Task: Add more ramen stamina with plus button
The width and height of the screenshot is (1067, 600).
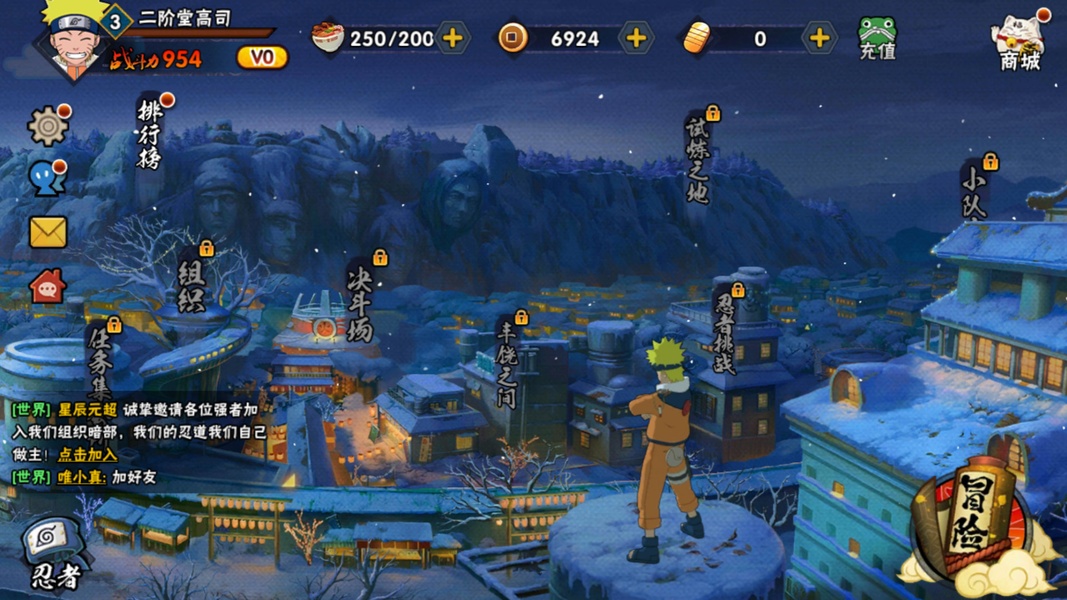Action: point(452,39)
